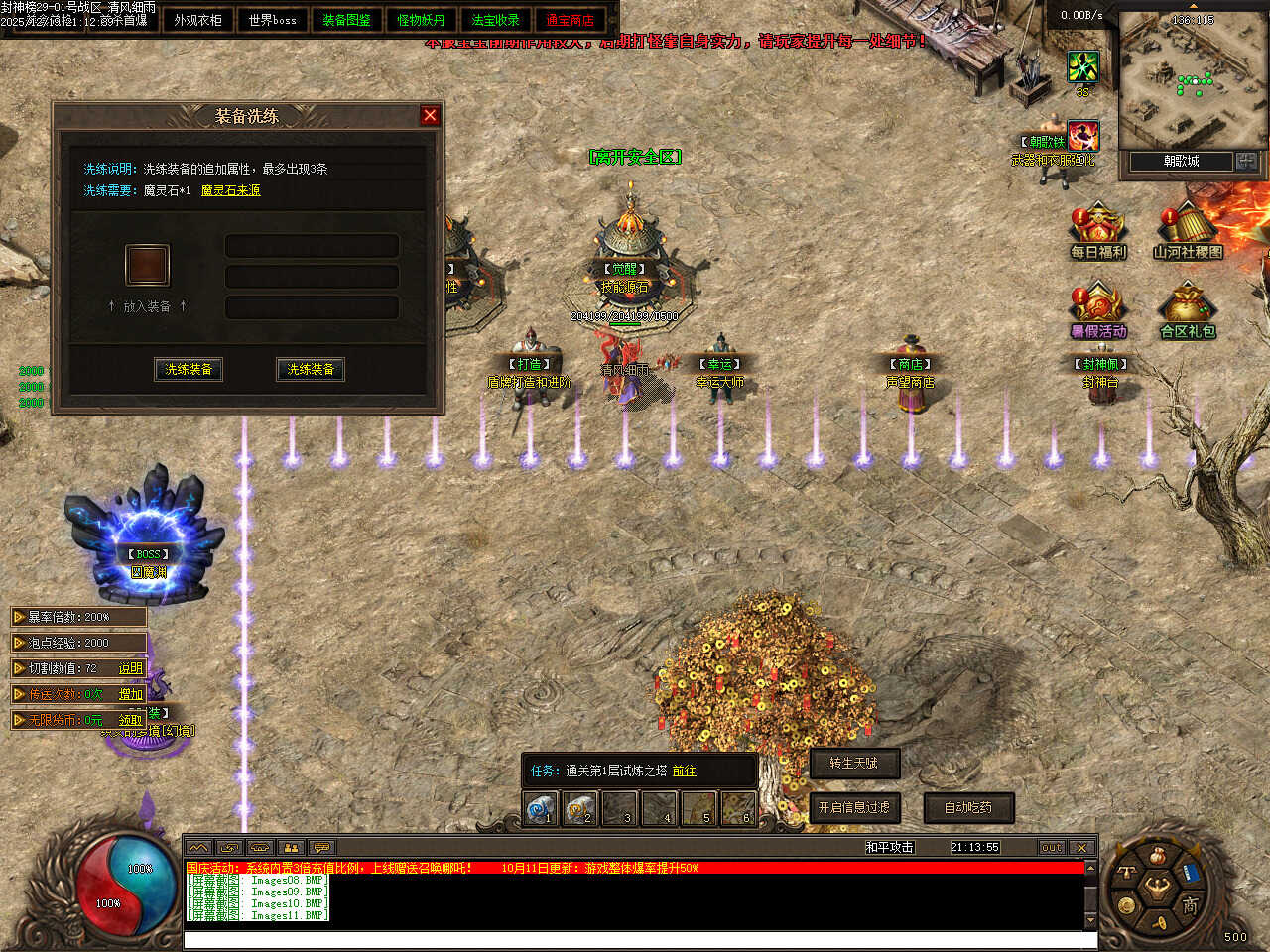
Task: Click the equipment slot above 放入装备
Action: coord(147,265)
